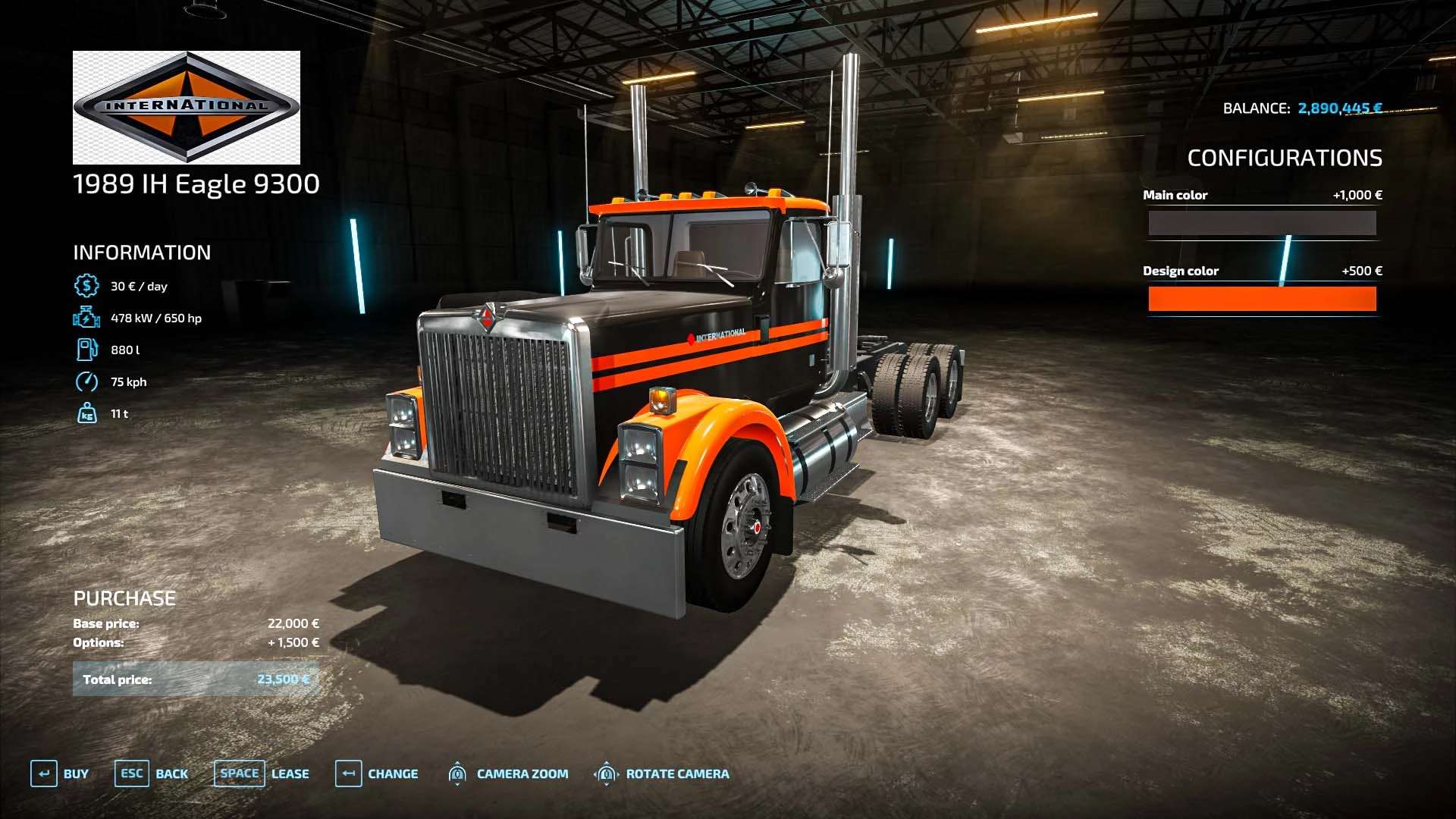Open the Main color dark swatch
Image resolution: width=1456 pixels, height=819 pixels.
[x=1262, y=223]
